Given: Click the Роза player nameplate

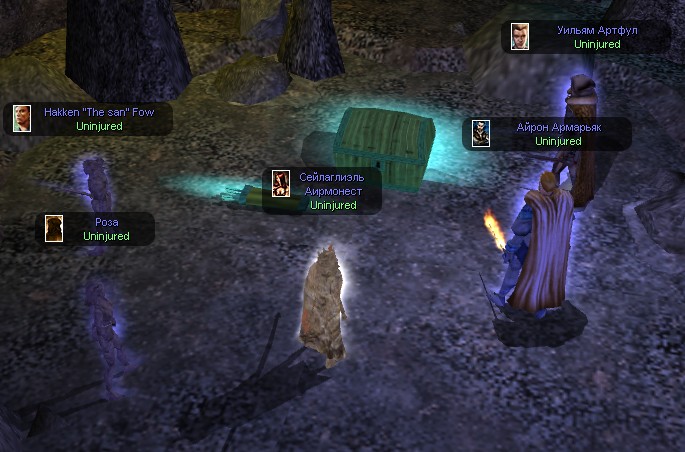Looking at the screenshot, I should coord(97,228).
